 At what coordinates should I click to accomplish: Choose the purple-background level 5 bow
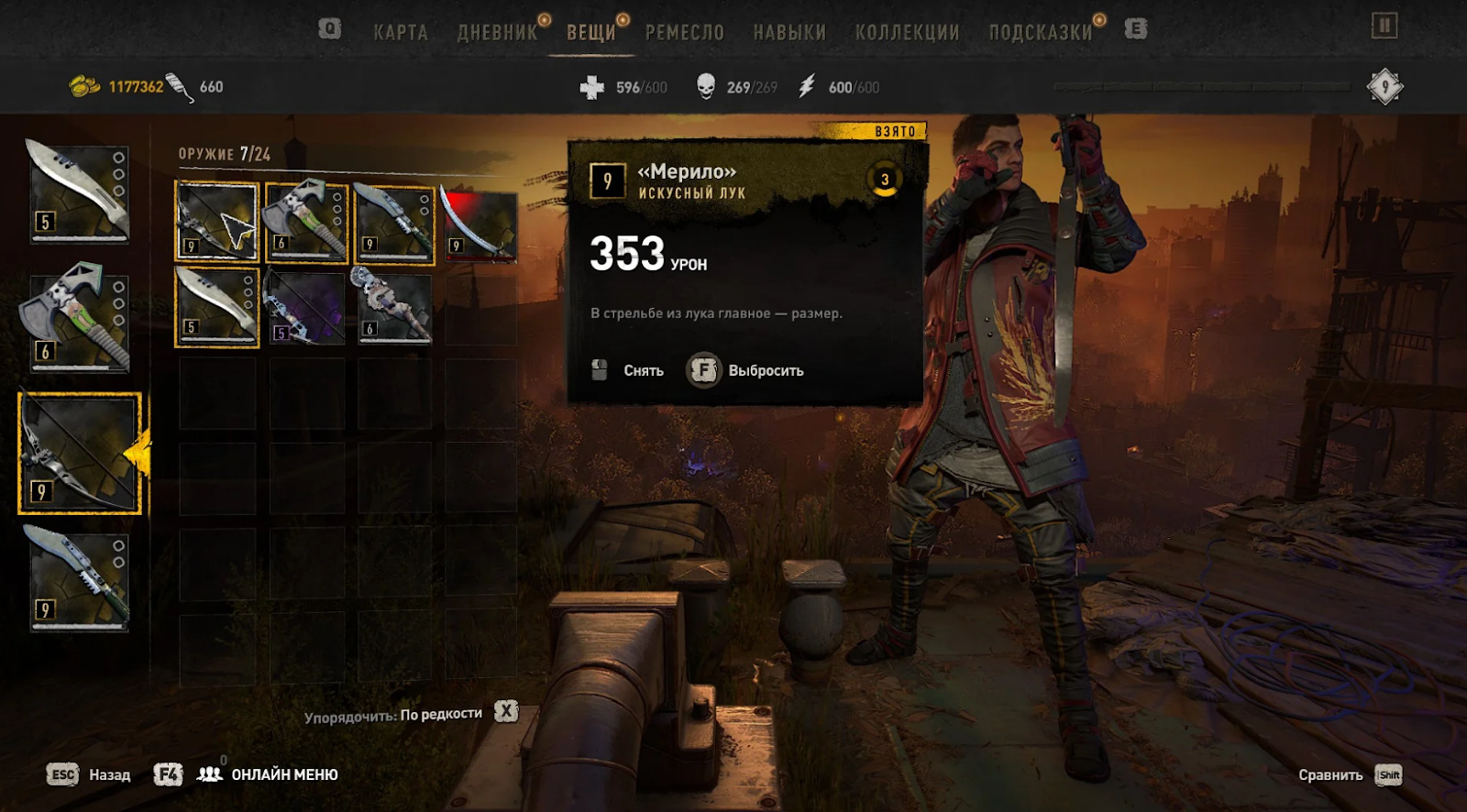tap(304, 307)
